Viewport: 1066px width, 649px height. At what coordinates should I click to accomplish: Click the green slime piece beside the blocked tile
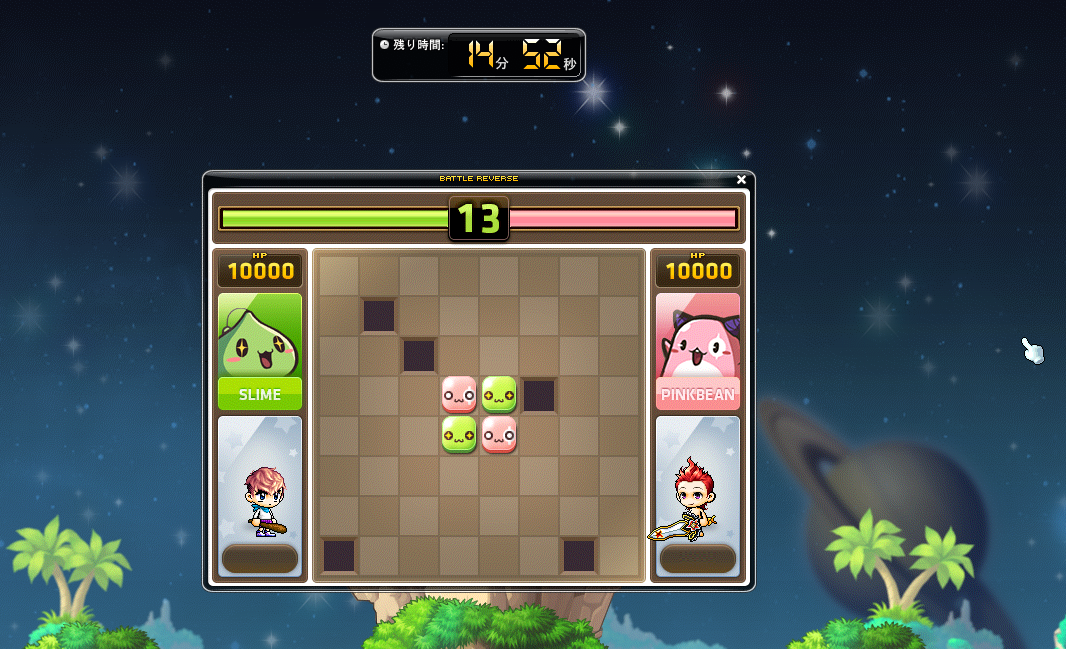pyautogui.click(x=499, y=395)
